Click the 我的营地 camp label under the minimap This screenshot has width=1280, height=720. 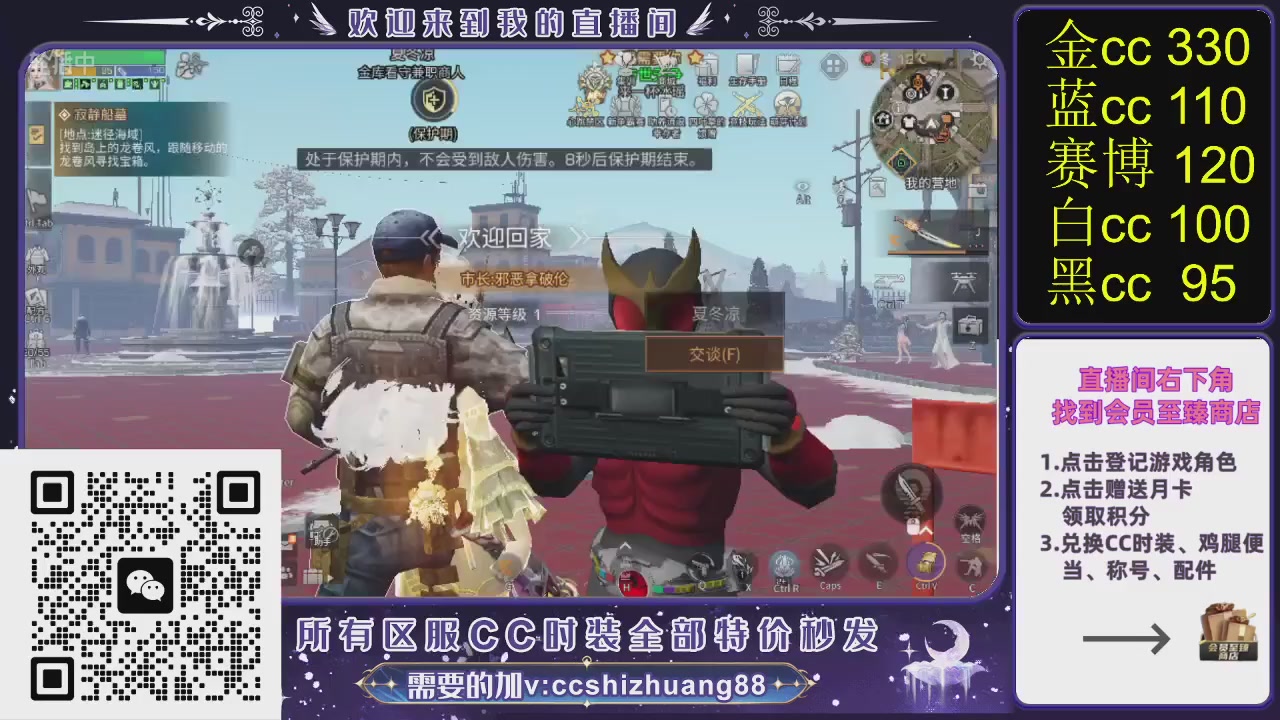click(931, 182)
